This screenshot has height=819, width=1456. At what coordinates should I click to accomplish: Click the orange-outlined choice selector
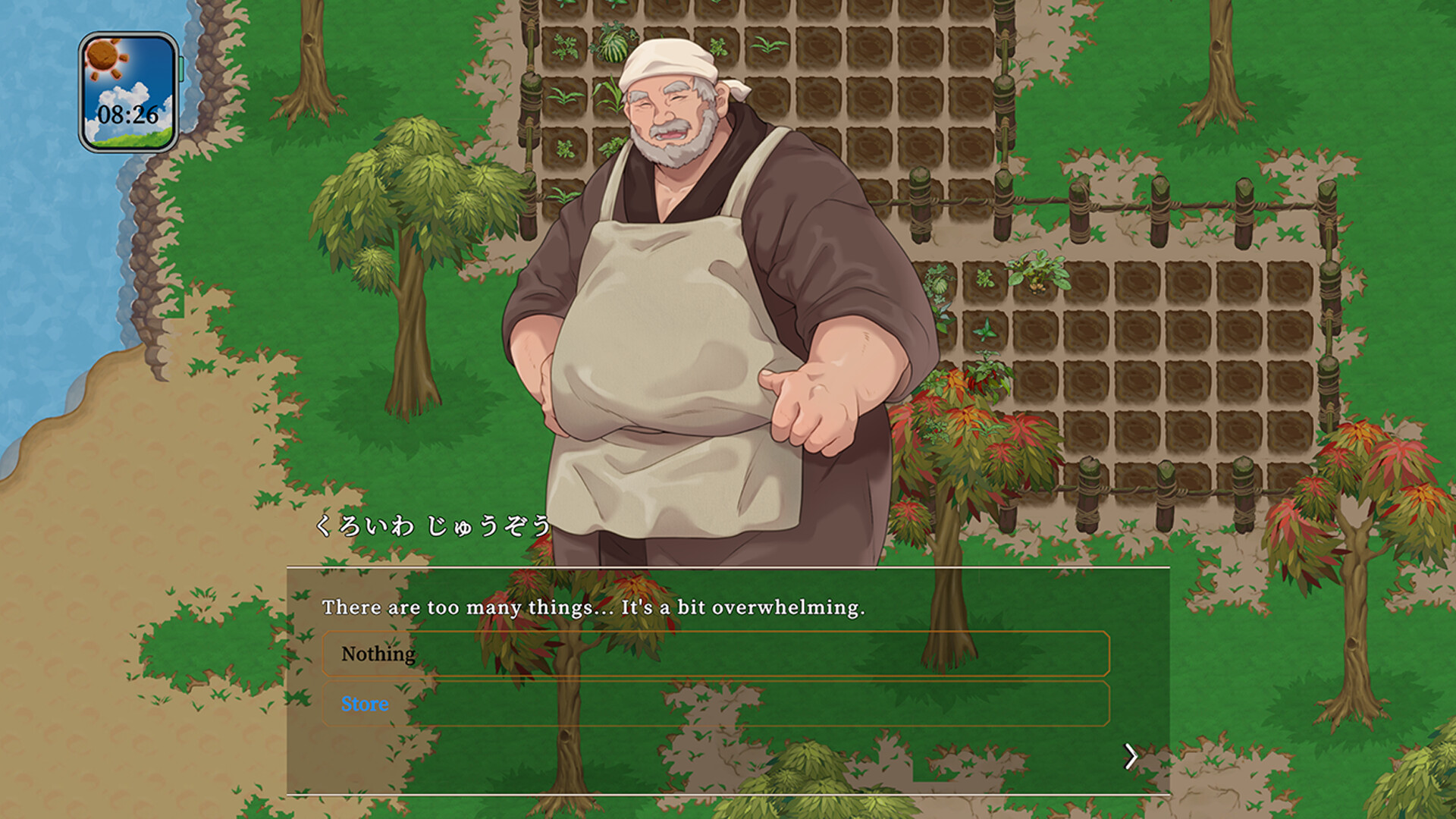716,653
